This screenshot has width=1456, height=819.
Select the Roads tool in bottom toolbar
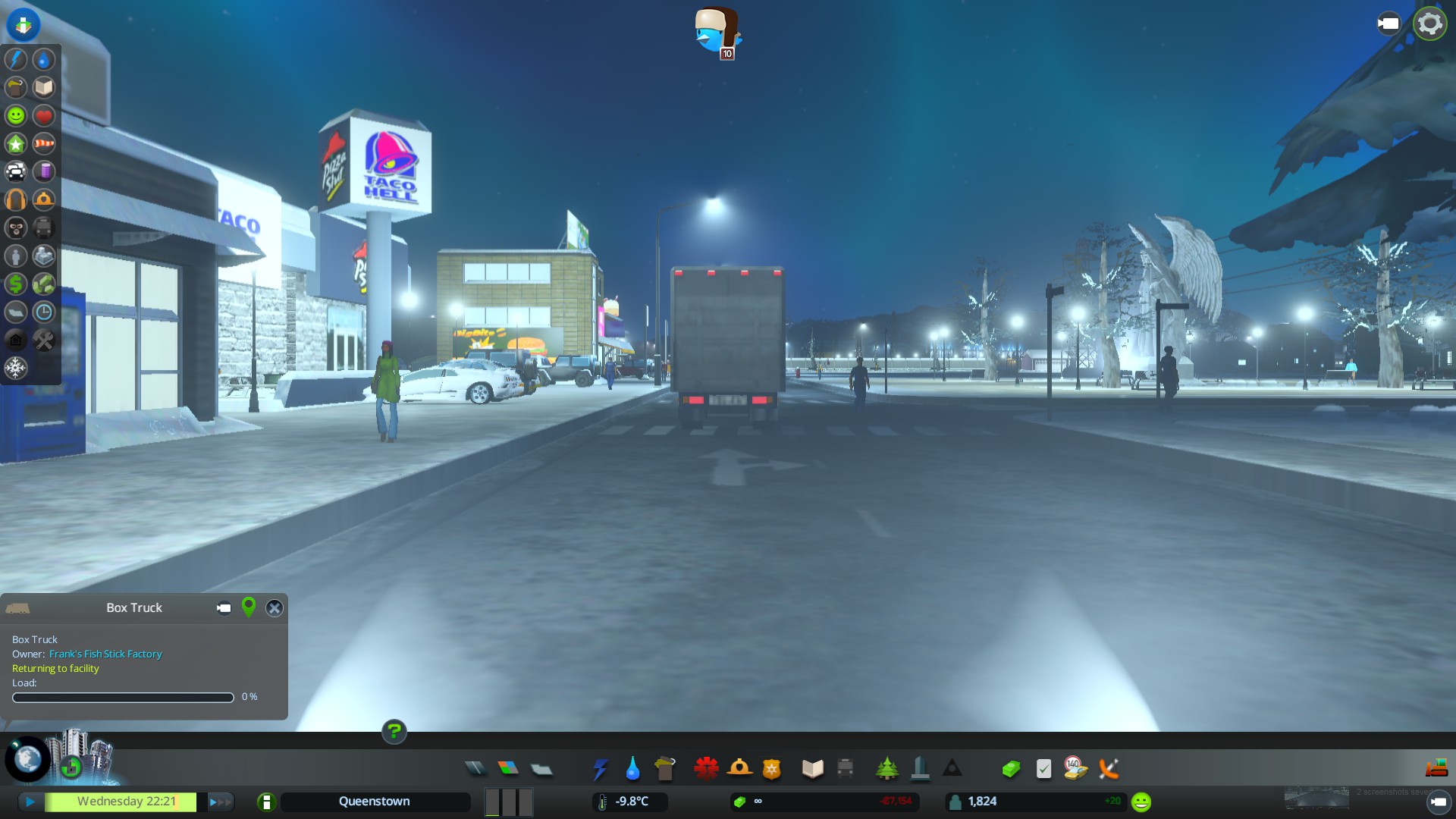(x=475, y=769)
